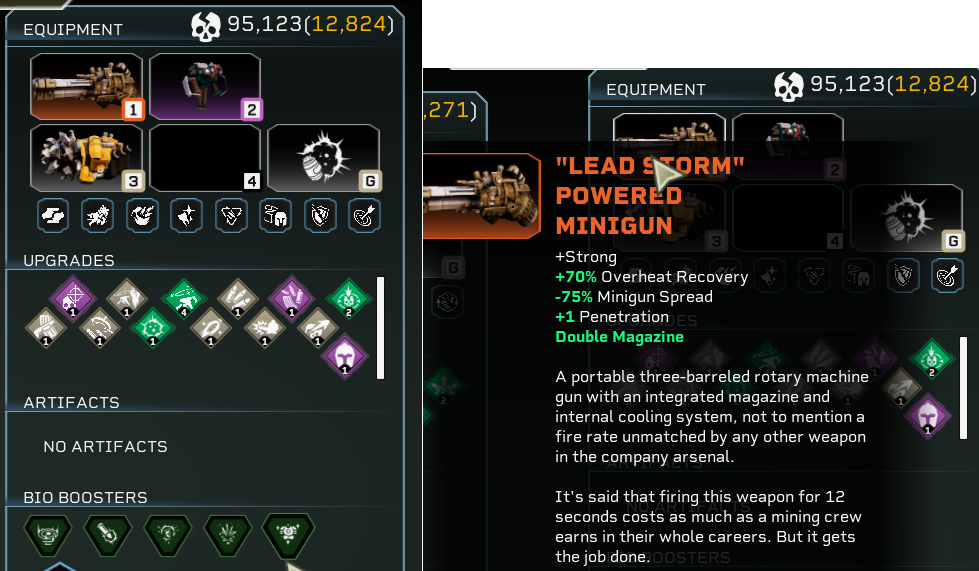Select the glowing head bio booster
Image resolution: width=979 pixels, height=571 pixels.
coord(165,534)
